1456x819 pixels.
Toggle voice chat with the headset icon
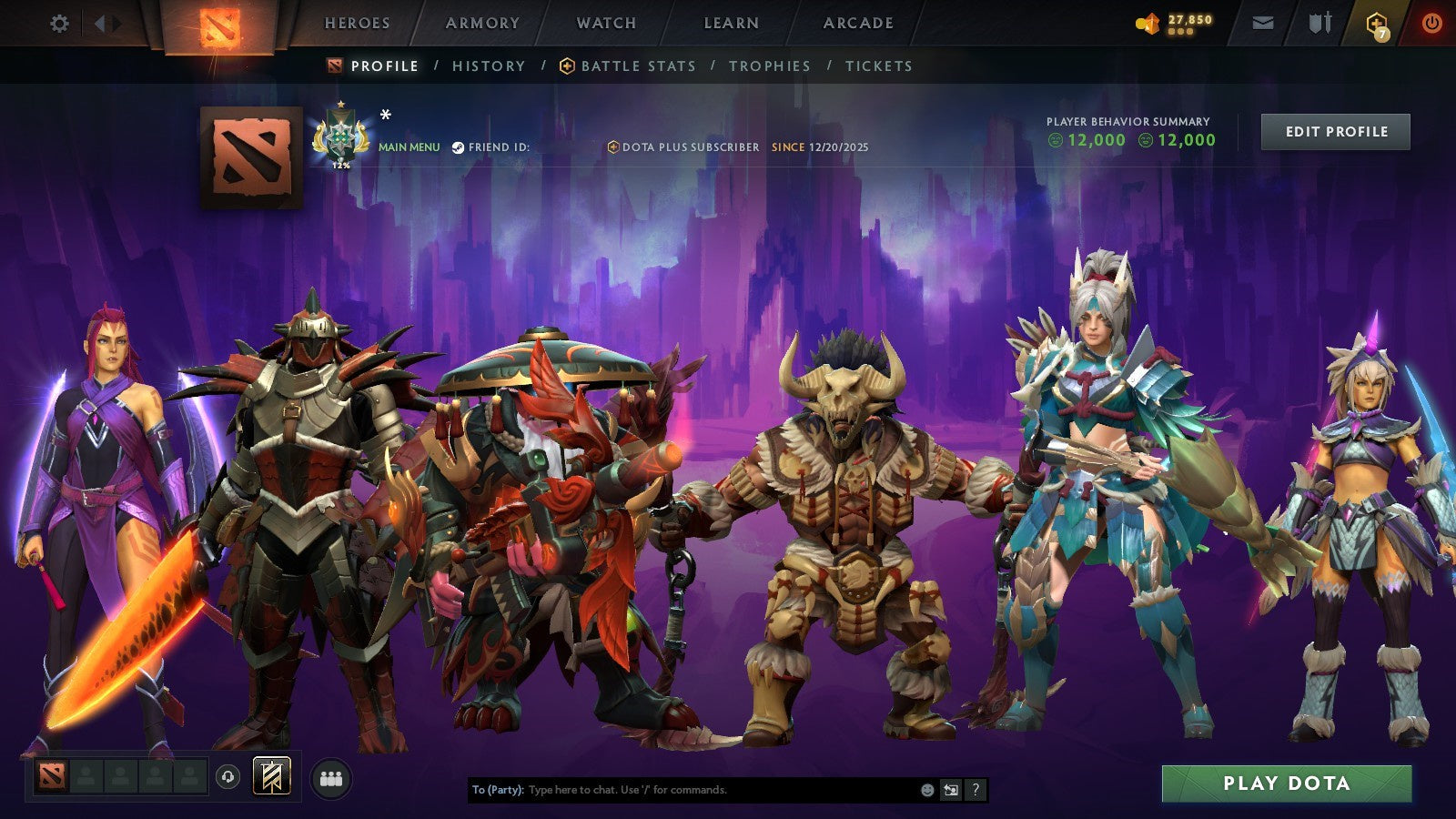pyautogui.click(x=227, y=775)
